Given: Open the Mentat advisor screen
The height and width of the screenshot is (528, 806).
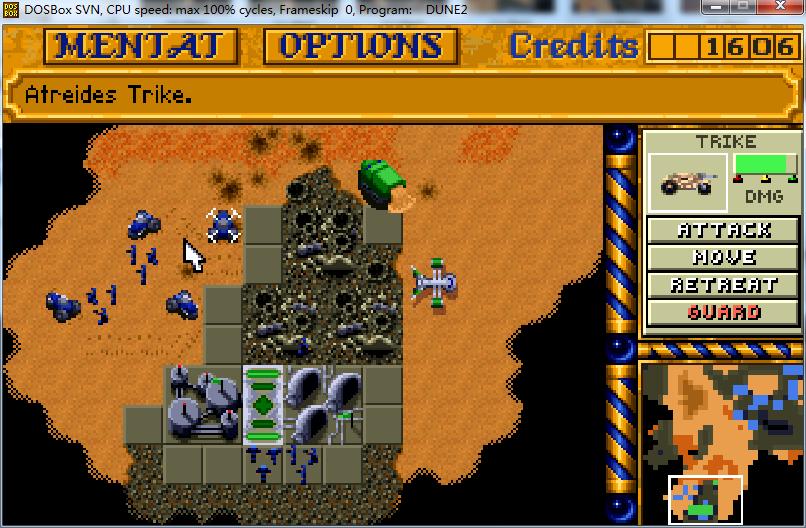Looking at the screenshot, I should pyautogui.click(x=141, y=46).
